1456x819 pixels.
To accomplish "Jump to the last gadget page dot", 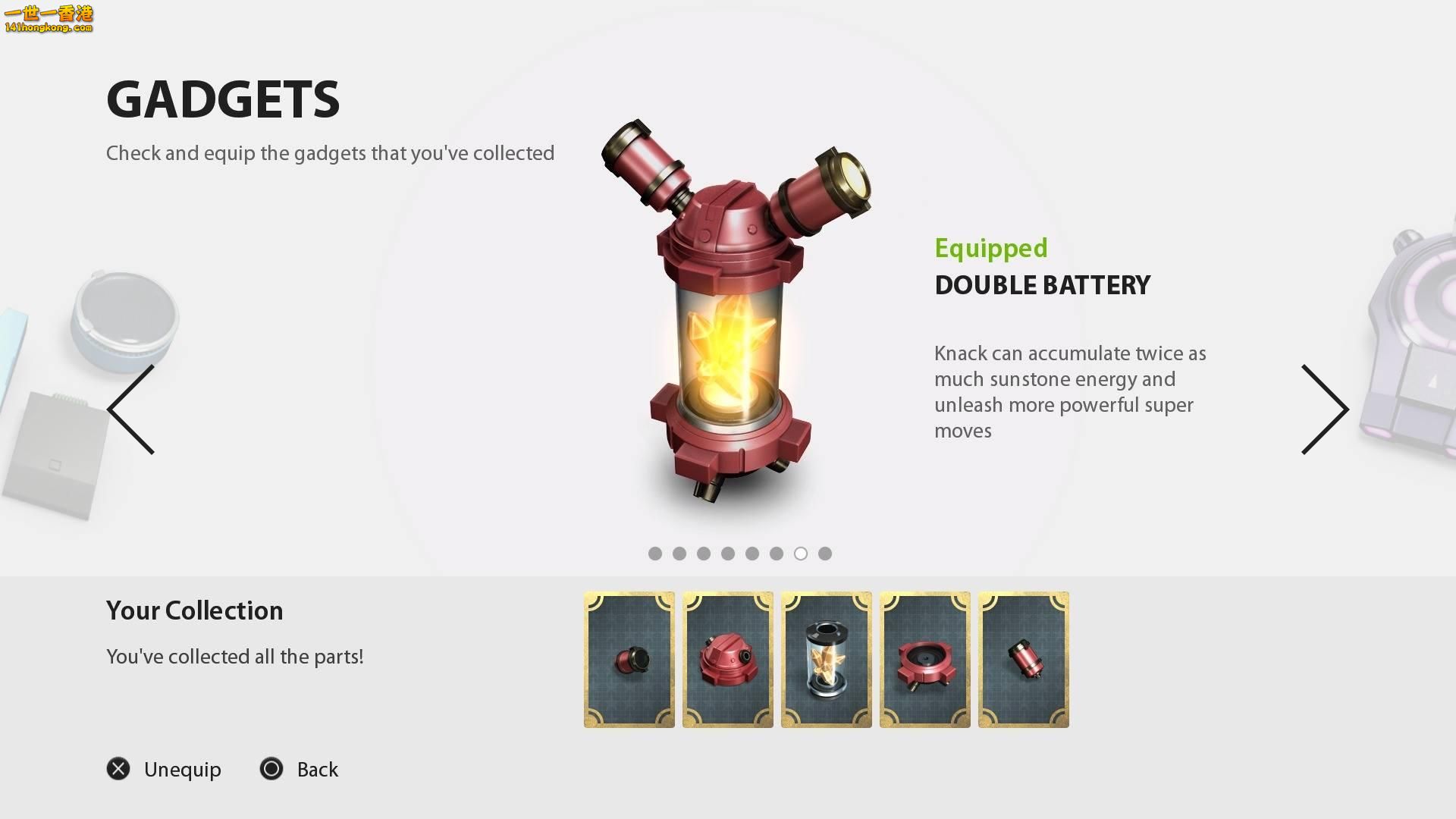I will click(x=825, y=554).
